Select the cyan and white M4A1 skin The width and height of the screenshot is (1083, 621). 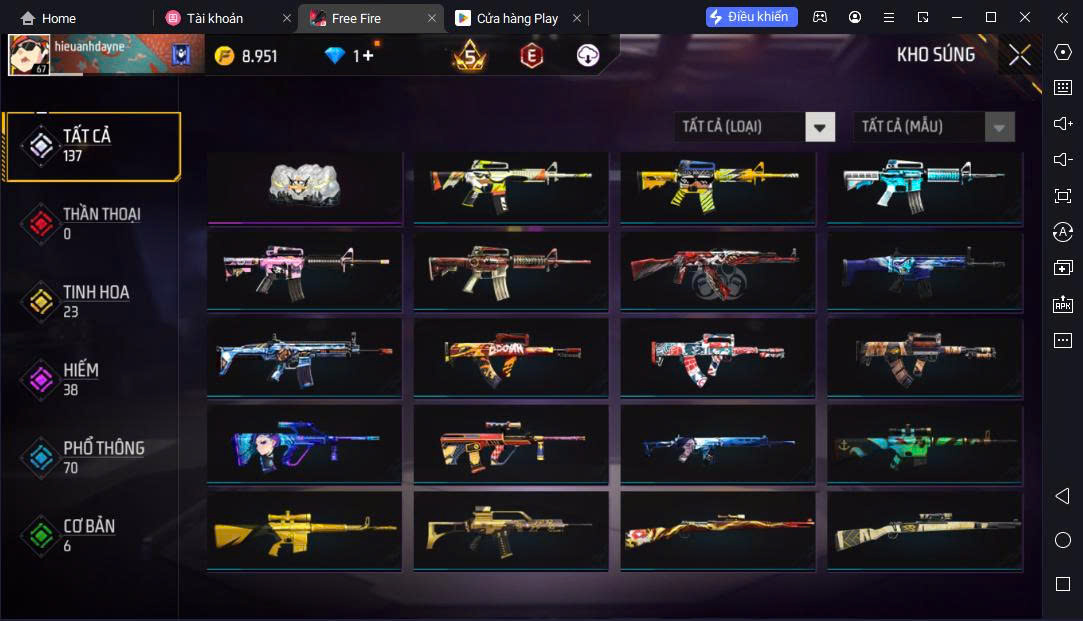(924, 186)
